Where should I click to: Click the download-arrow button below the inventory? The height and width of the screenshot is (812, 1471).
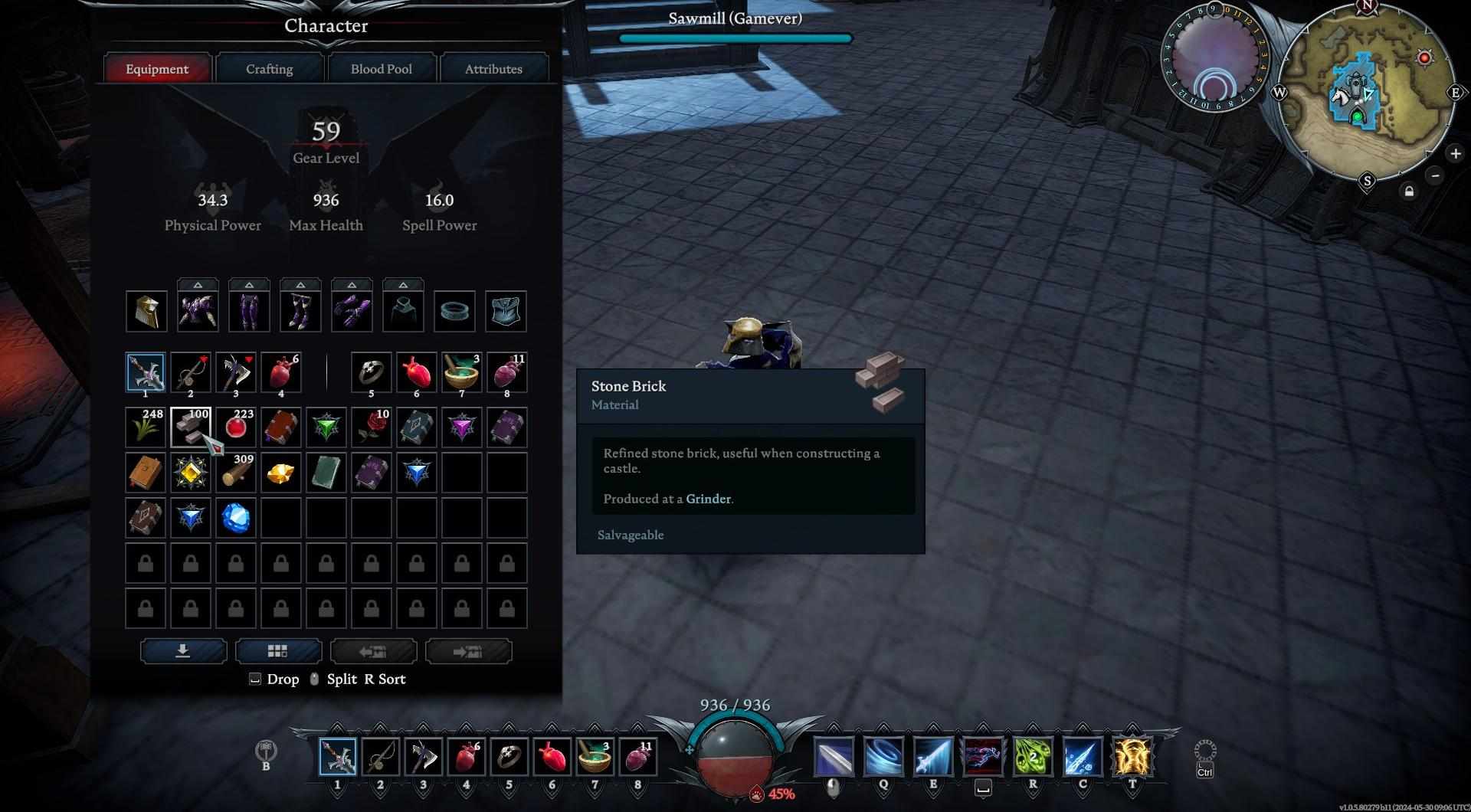tap(183, 651)
